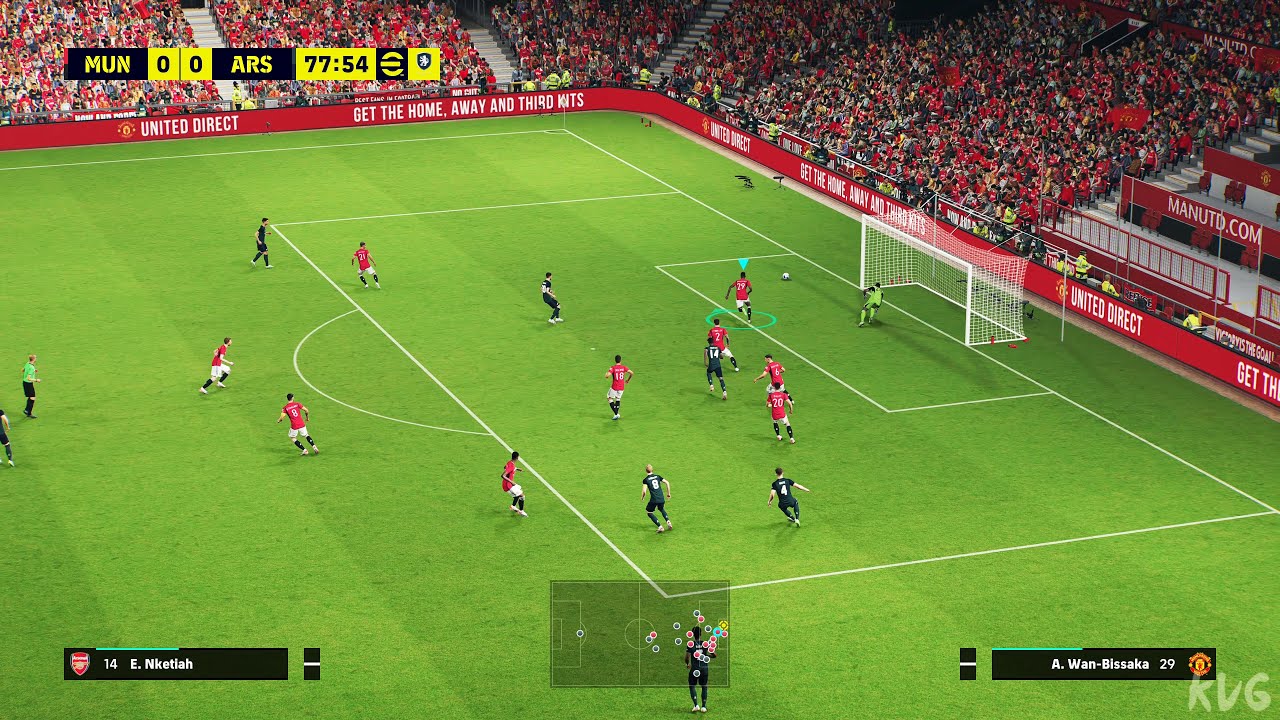Open the MUN team name on the scoreboard

110,62
